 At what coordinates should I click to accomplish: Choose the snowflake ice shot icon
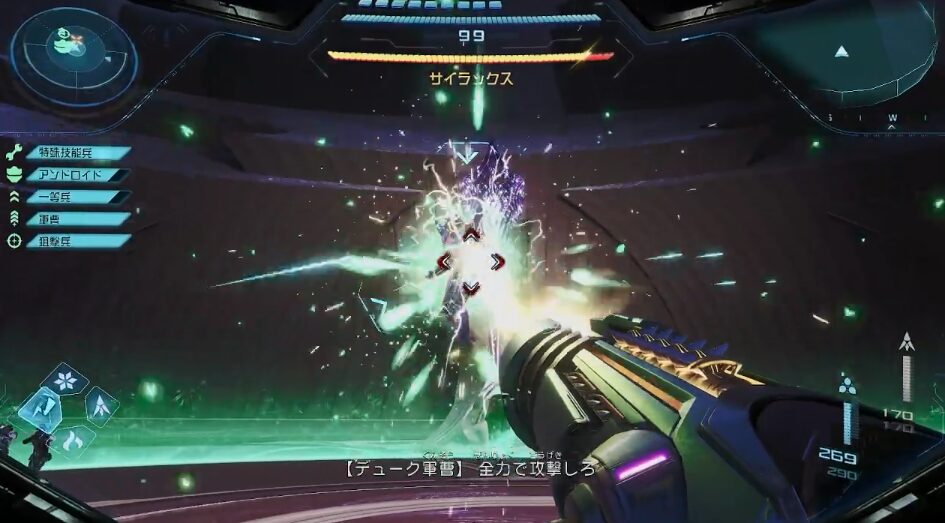tap(66, 380)
